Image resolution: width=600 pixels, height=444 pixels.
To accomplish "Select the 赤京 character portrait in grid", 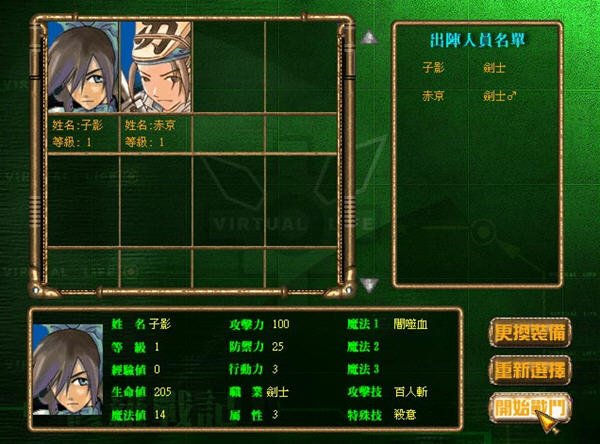I will tap(156, 66).
